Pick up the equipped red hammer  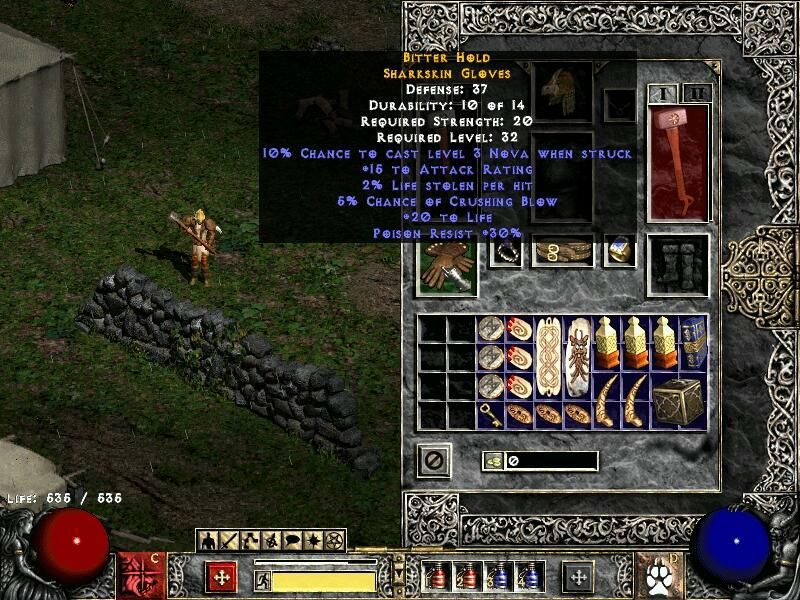pyautogui.click(x=680, y=160)
